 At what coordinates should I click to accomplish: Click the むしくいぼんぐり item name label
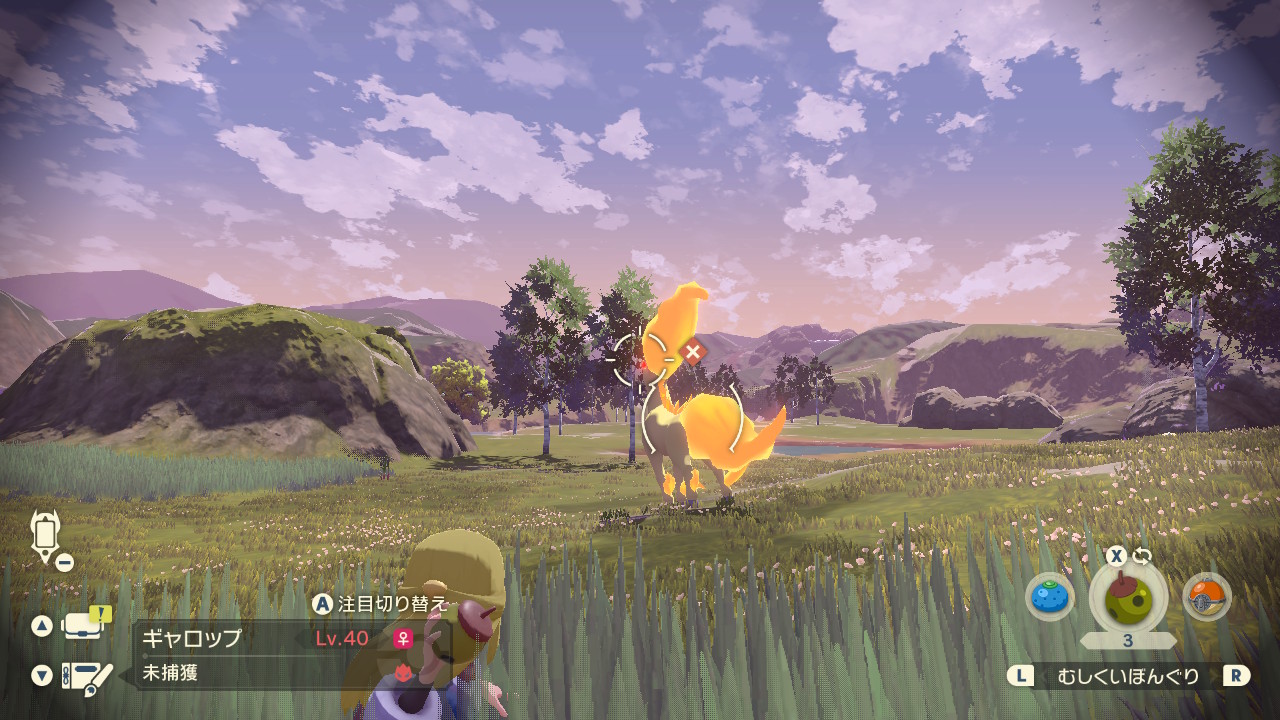tap(1128, 676)
